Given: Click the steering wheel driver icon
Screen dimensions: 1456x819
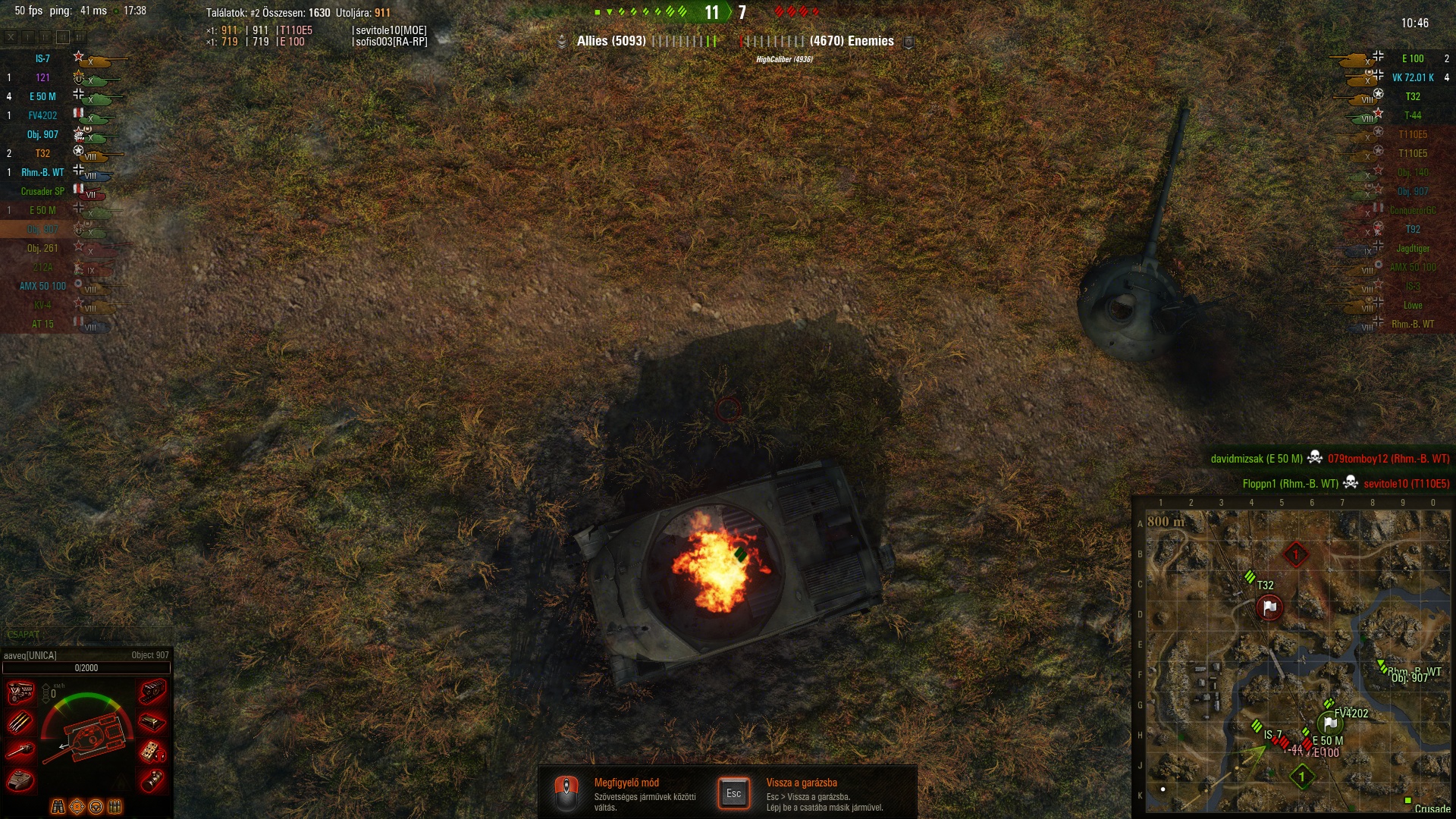Looking at the screenshot, I should tap(96, 806).
